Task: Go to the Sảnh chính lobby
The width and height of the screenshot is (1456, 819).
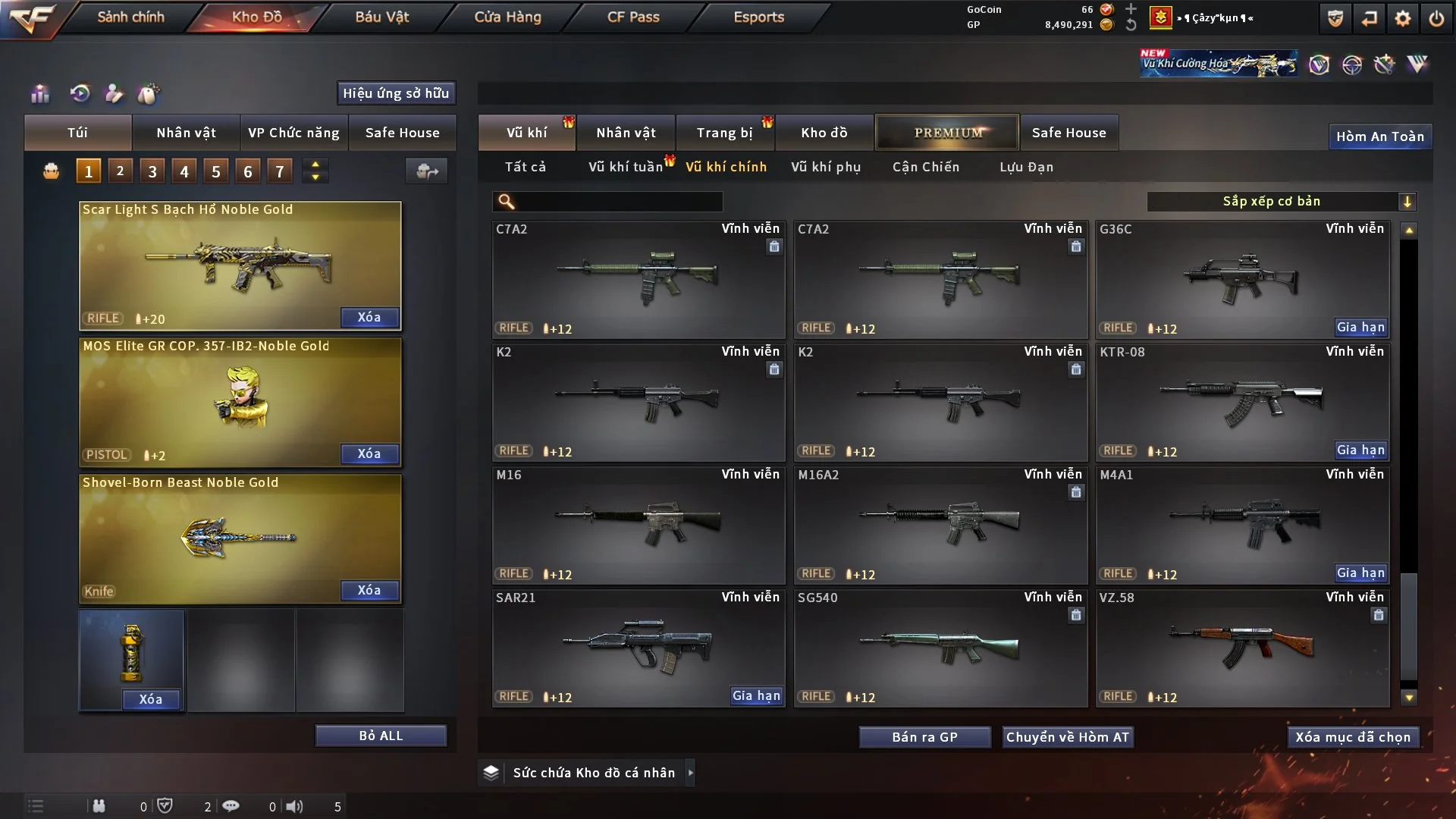Action: click(x=130, y=17)
